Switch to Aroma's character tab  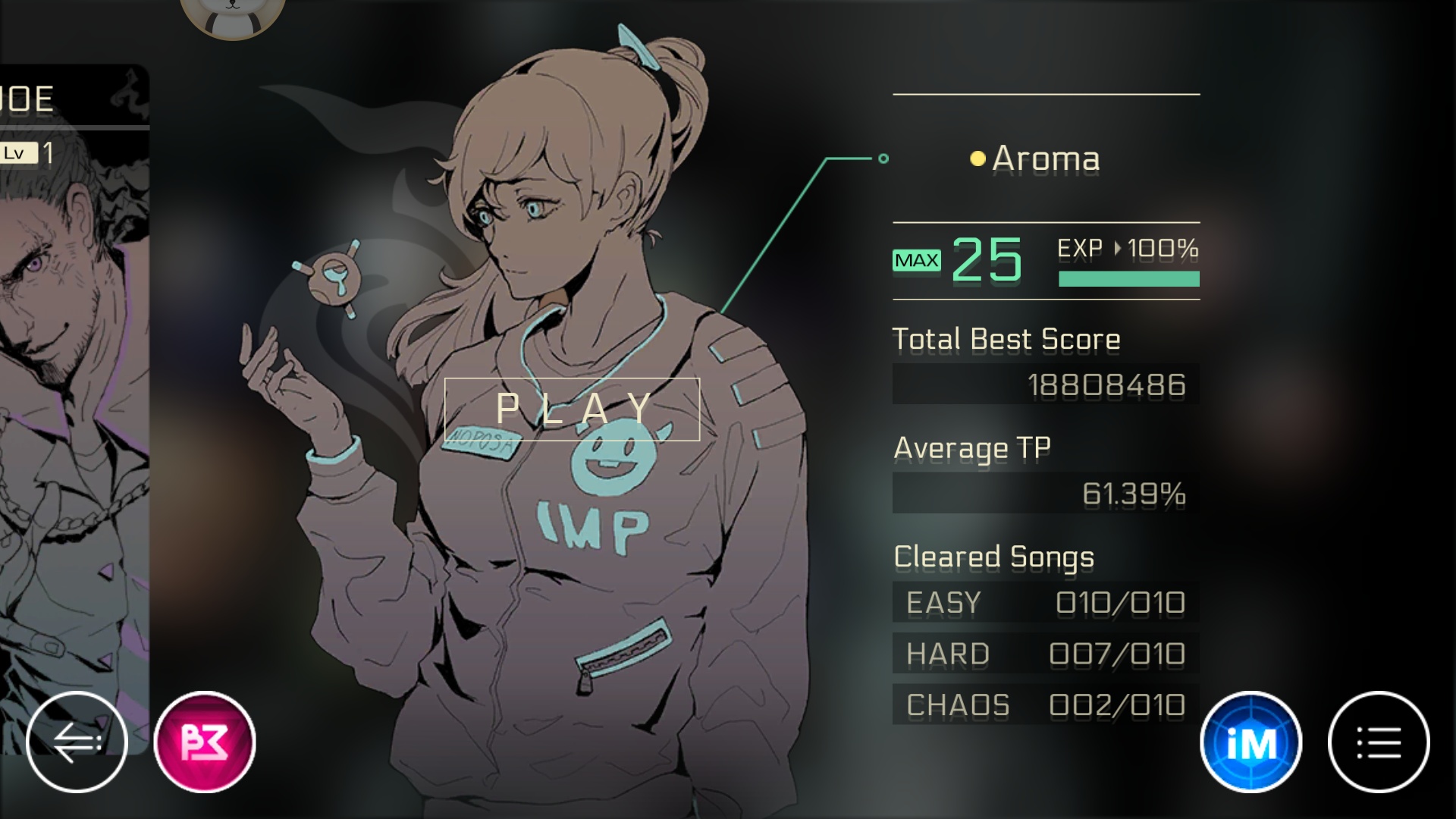point(1045,158)
